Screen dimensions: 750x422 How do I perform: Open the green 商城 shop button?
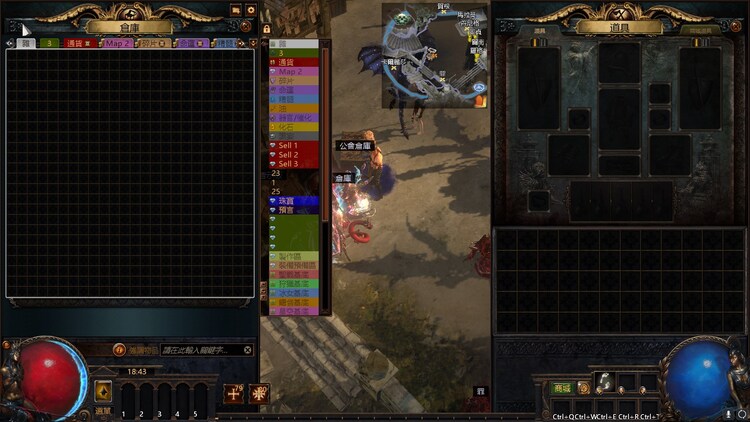click(563, 387)
